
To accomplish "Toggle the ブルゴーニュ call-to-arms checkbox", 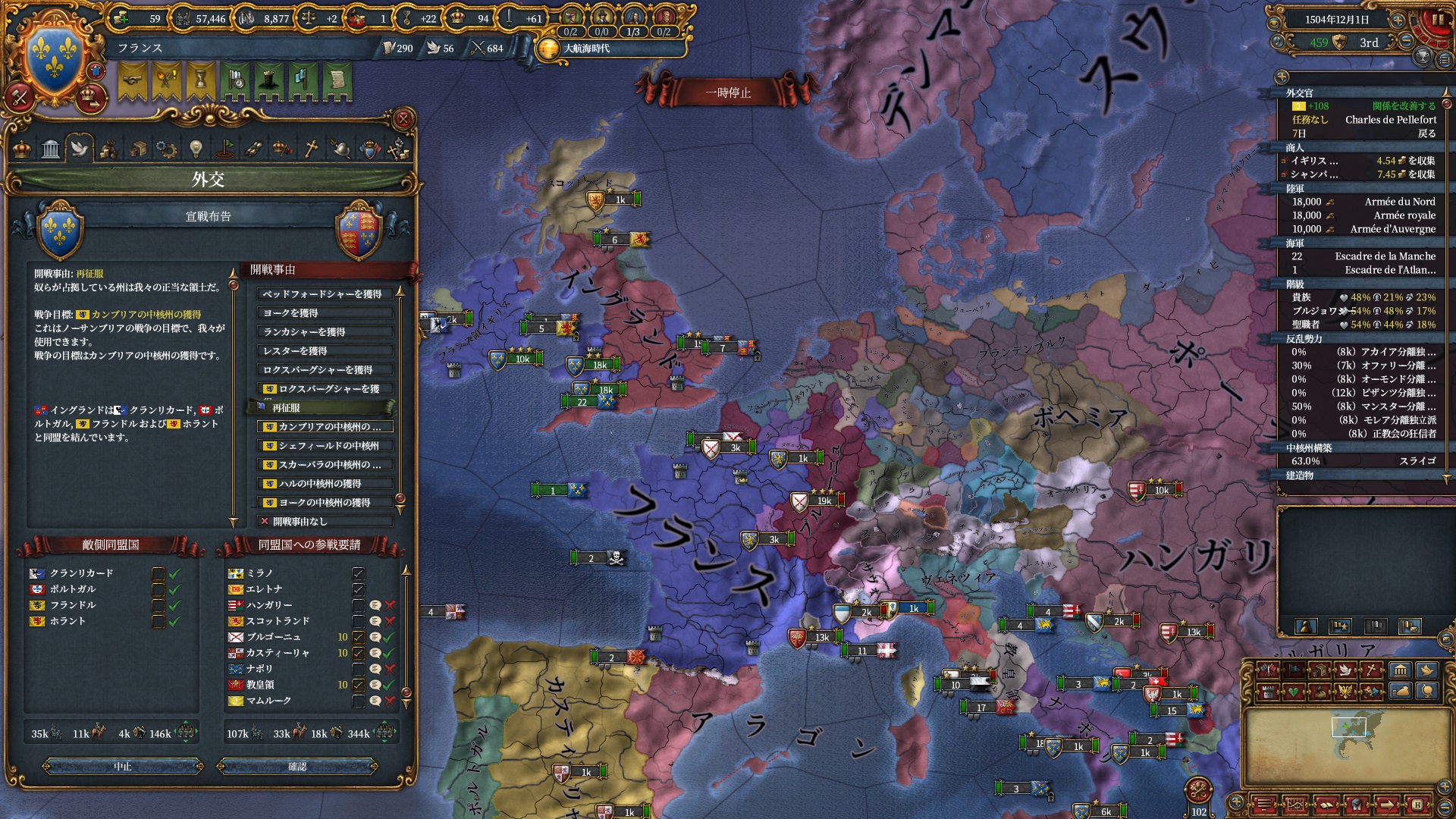I will pyautogui.click(x=359, y=637).
